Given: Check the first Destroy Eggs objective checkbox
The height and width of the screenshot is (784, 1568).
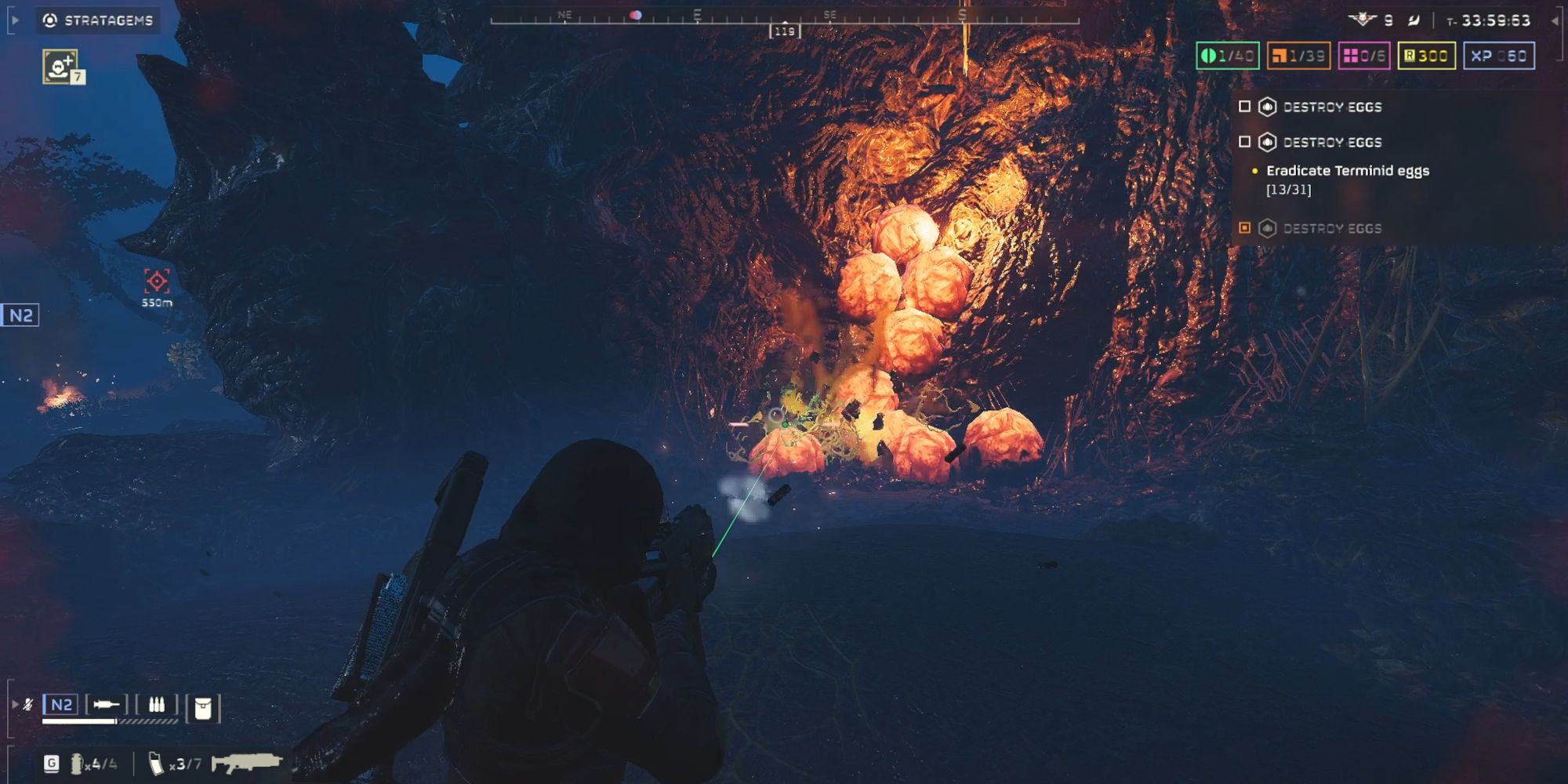Looking at the screenshot, I should click(x=1245, y=107).
